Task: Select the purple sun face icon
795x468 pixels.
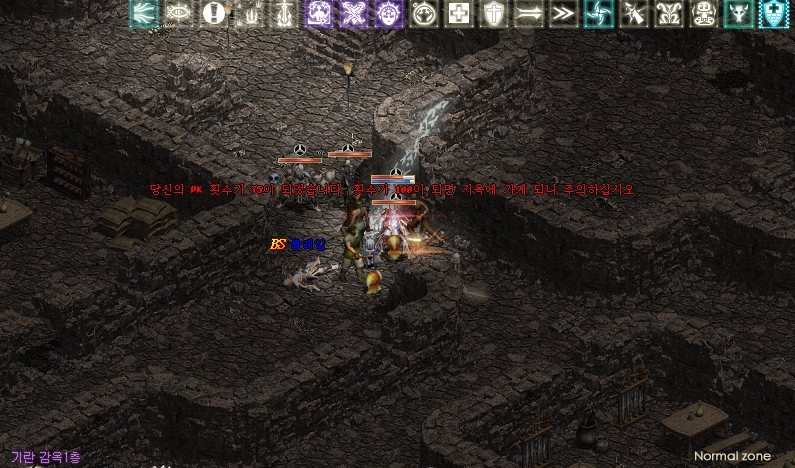Action: tap(389, 13)
